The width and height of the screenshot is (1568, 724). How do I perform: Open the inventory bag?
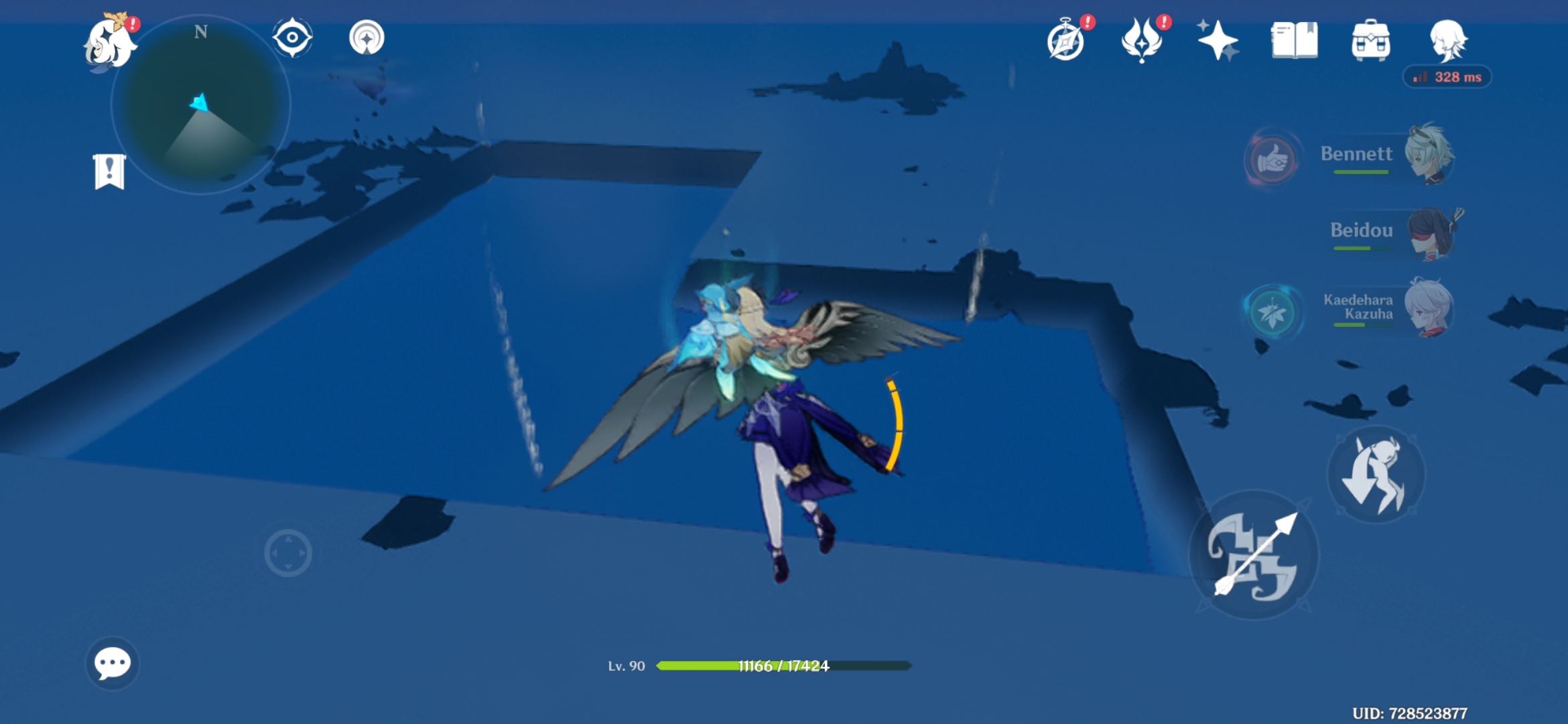pyautogui.click(x=1372, y=42)
